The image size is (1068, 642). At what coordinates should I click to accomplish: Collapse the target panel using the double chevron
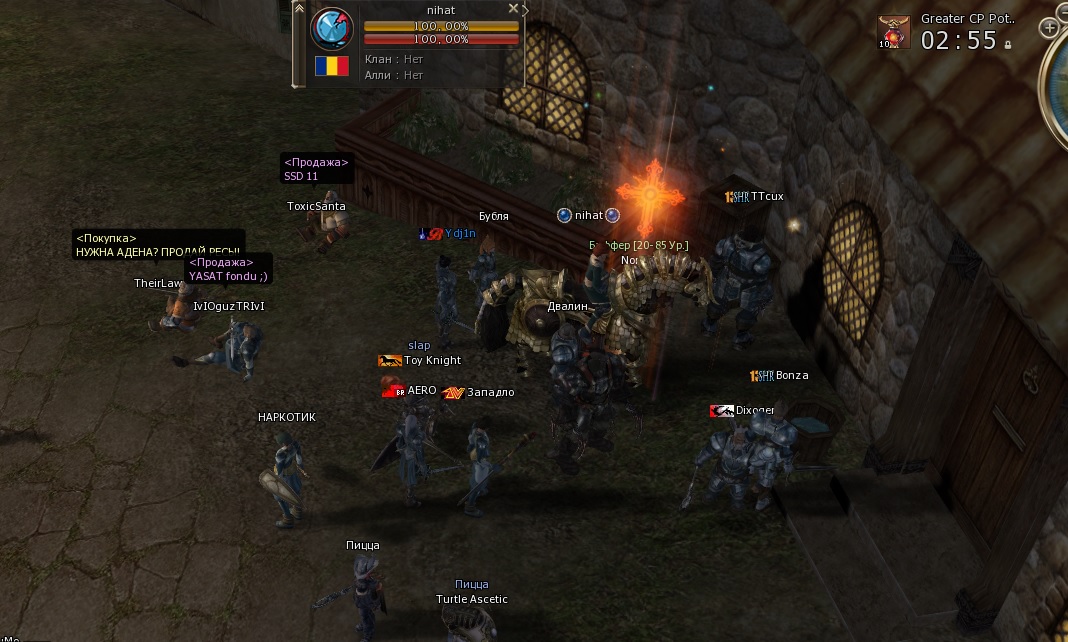point(298,7)
